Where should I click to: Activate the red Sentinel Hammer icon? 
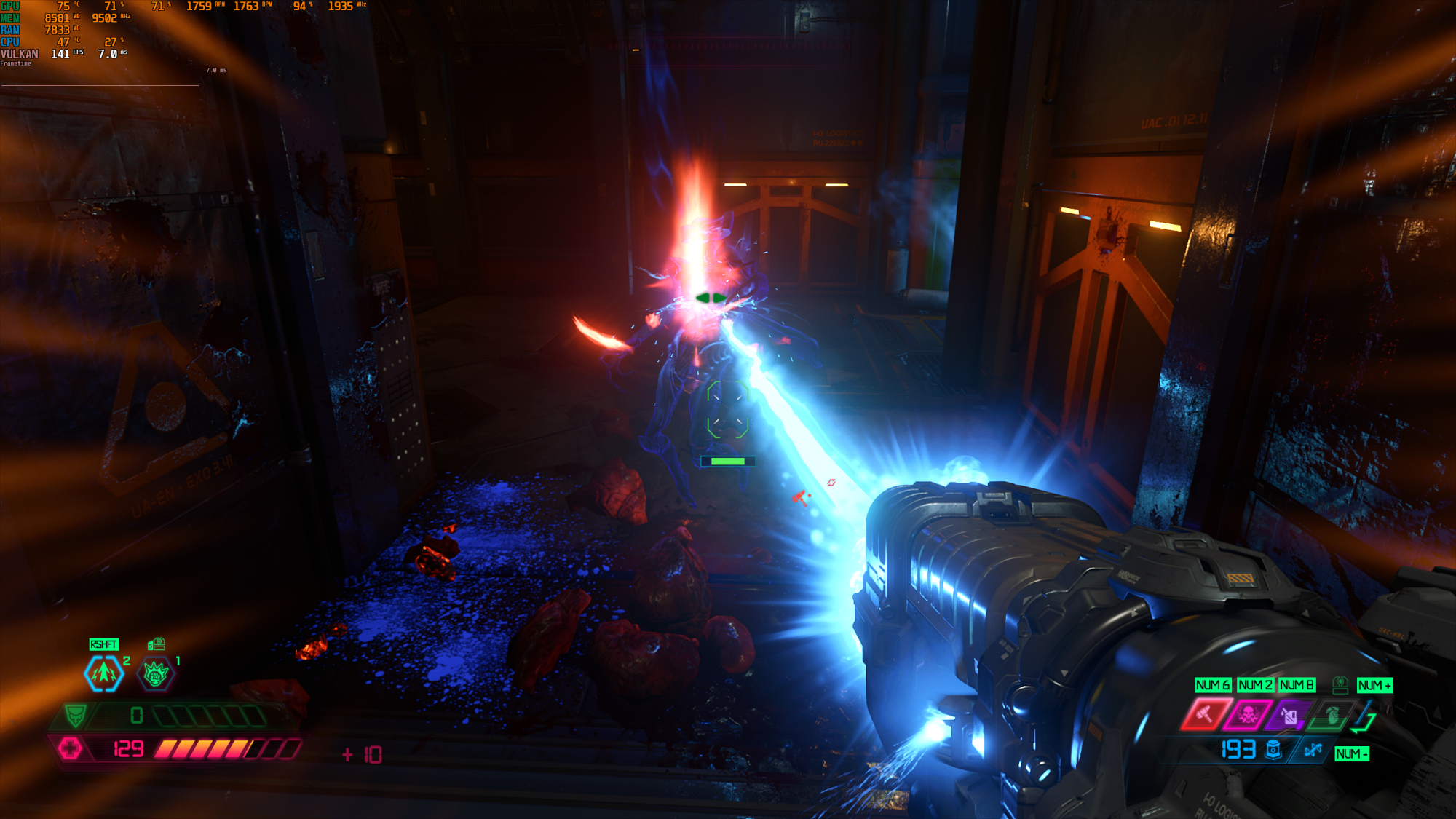tap(1205, 714)
